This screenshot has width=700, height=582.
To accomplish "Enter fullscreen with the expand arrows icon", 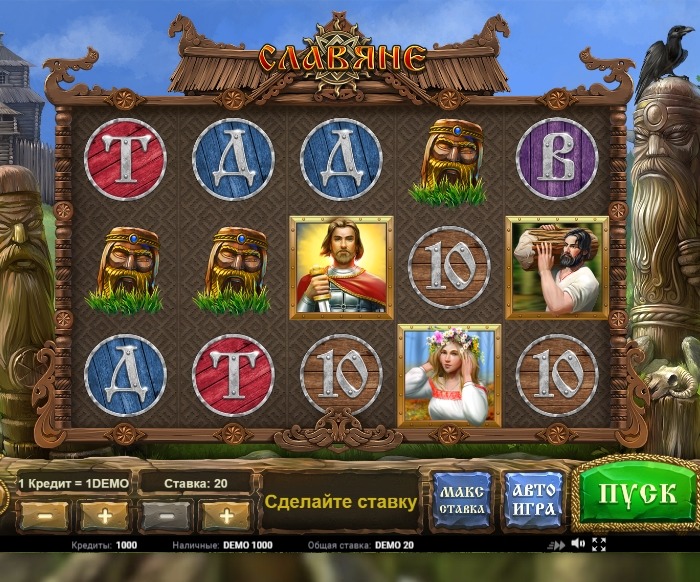I will pos(599,545).
